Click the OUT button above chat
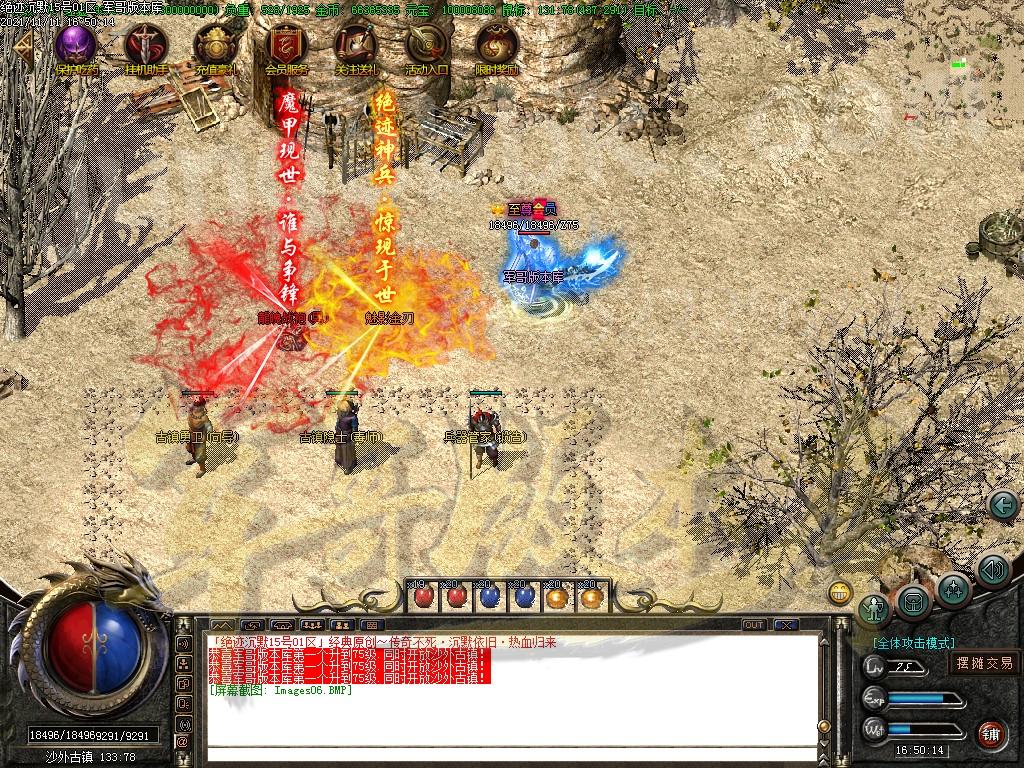Viewport: 1024px width, 768px height. click(x=754, y=625)
